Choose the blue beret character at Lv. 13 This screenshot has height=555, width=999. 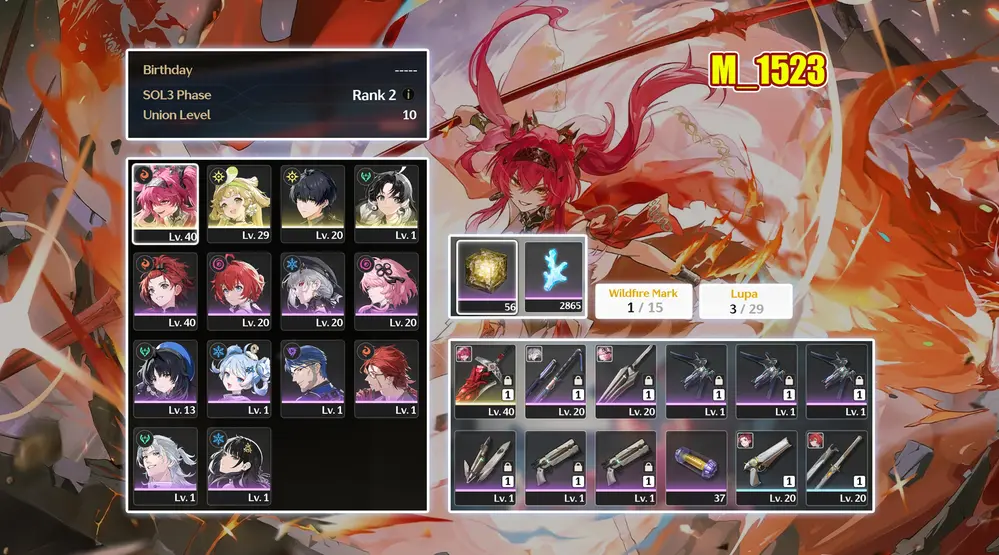pos(165,378)
